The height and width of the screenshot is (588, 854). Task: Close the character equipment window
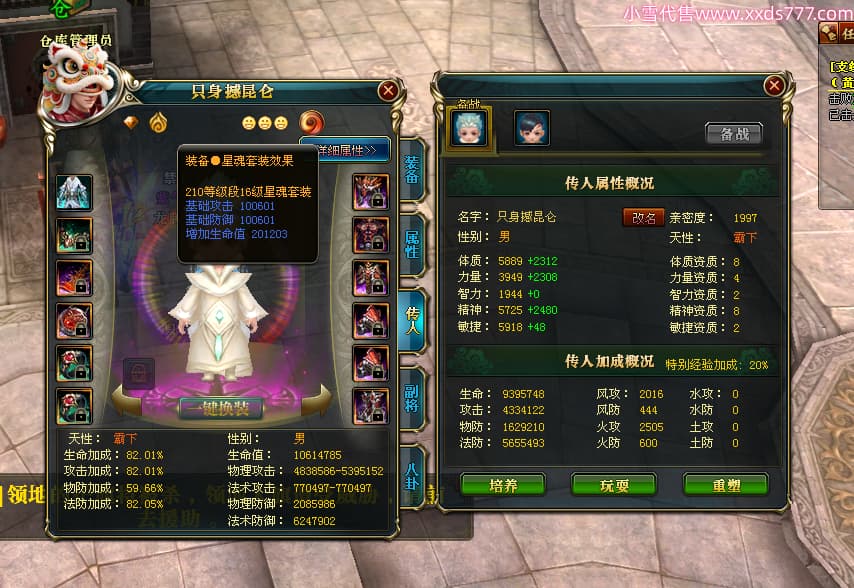tap(388, 90)
